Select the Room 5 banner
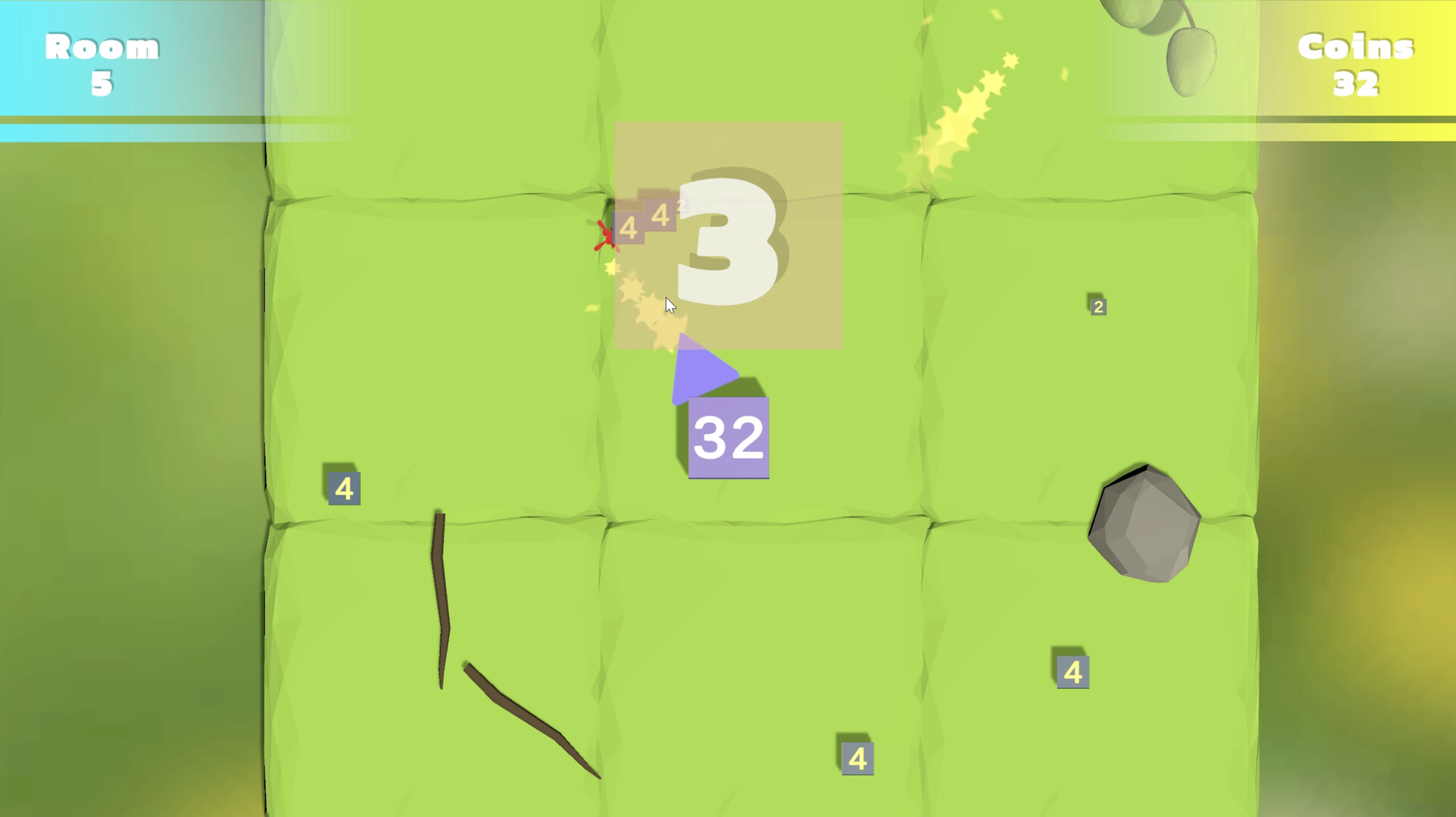The height and width of the screenshot is (817, 1456). (x=102, y=64)
